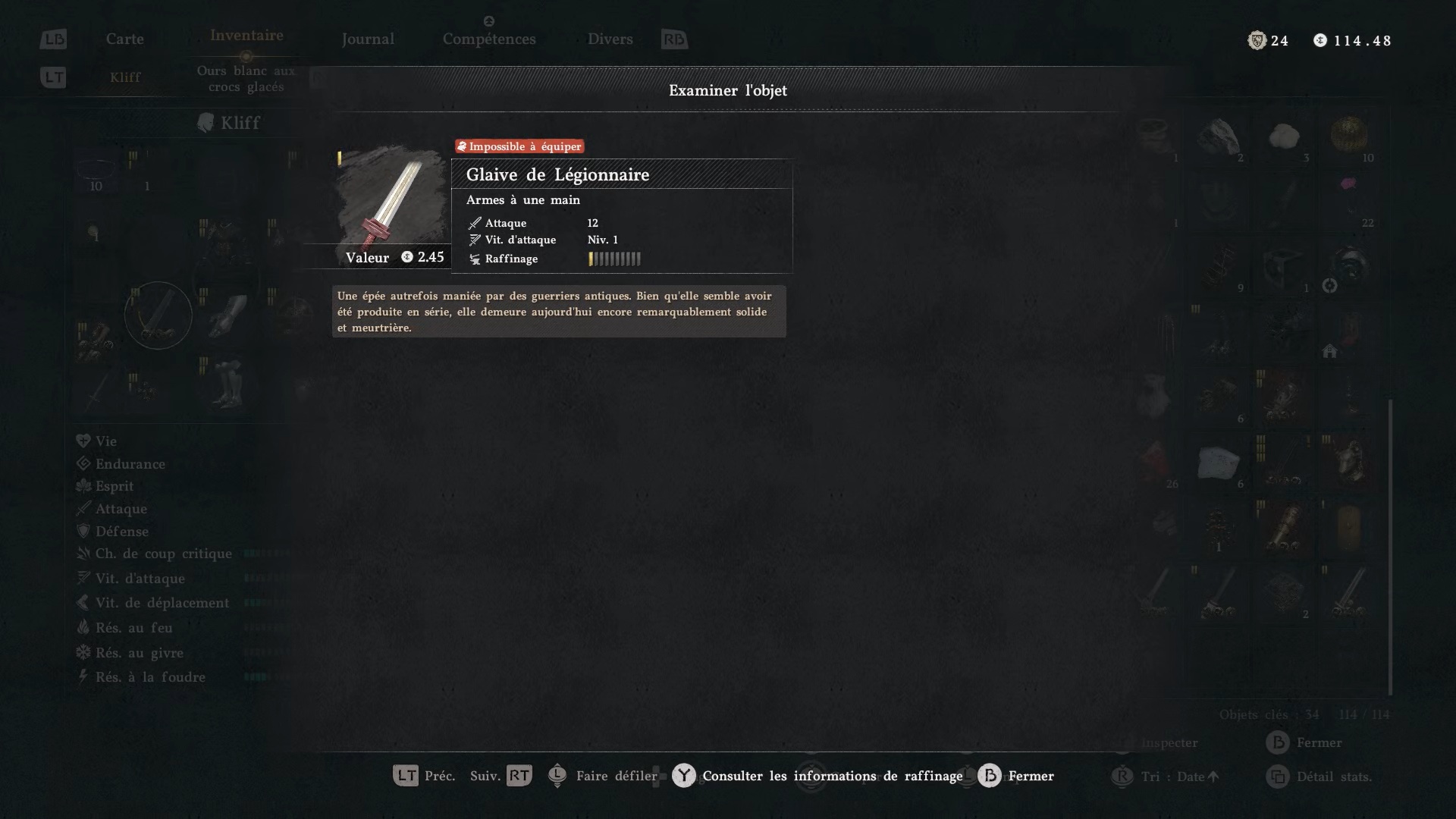Open the Inventaire tab

tap(246, 36)
